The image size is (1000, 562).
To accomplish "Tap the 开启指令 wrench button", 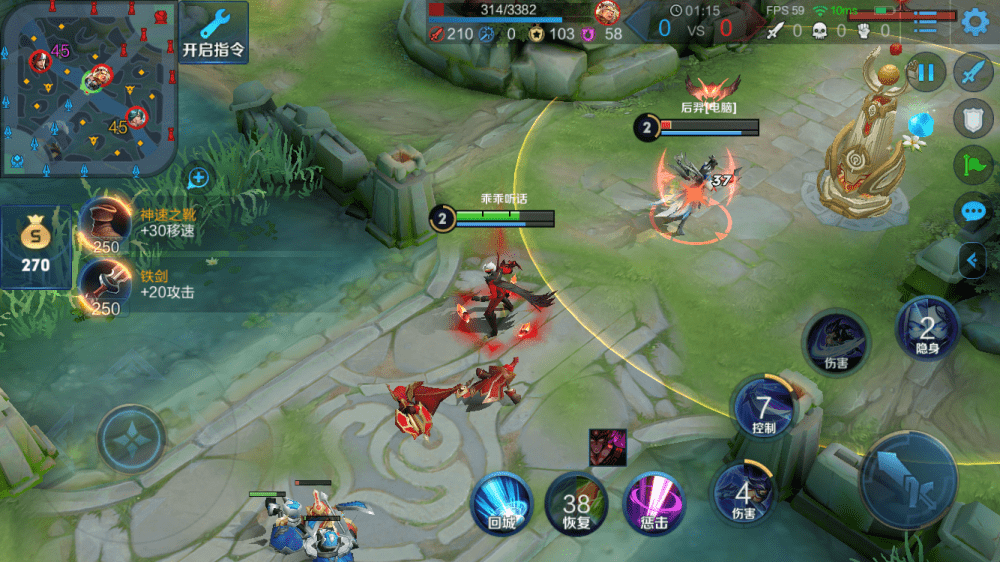I will coord(214,32).
